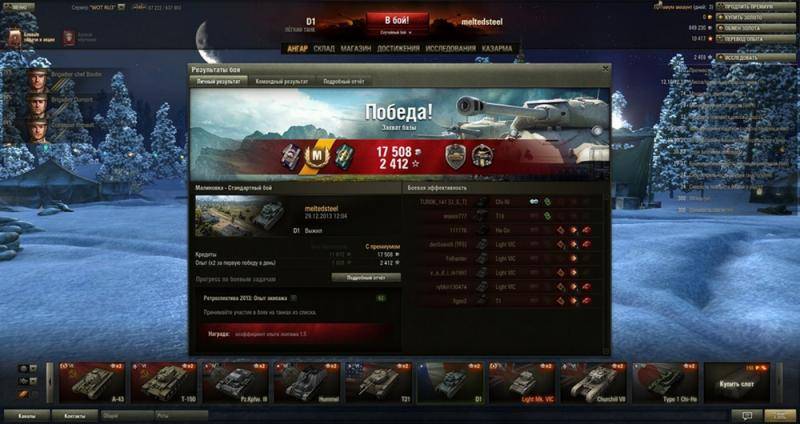This screenshot has height=424, width=800.
Task: Open the Магазин section
Action: (356, 47)
